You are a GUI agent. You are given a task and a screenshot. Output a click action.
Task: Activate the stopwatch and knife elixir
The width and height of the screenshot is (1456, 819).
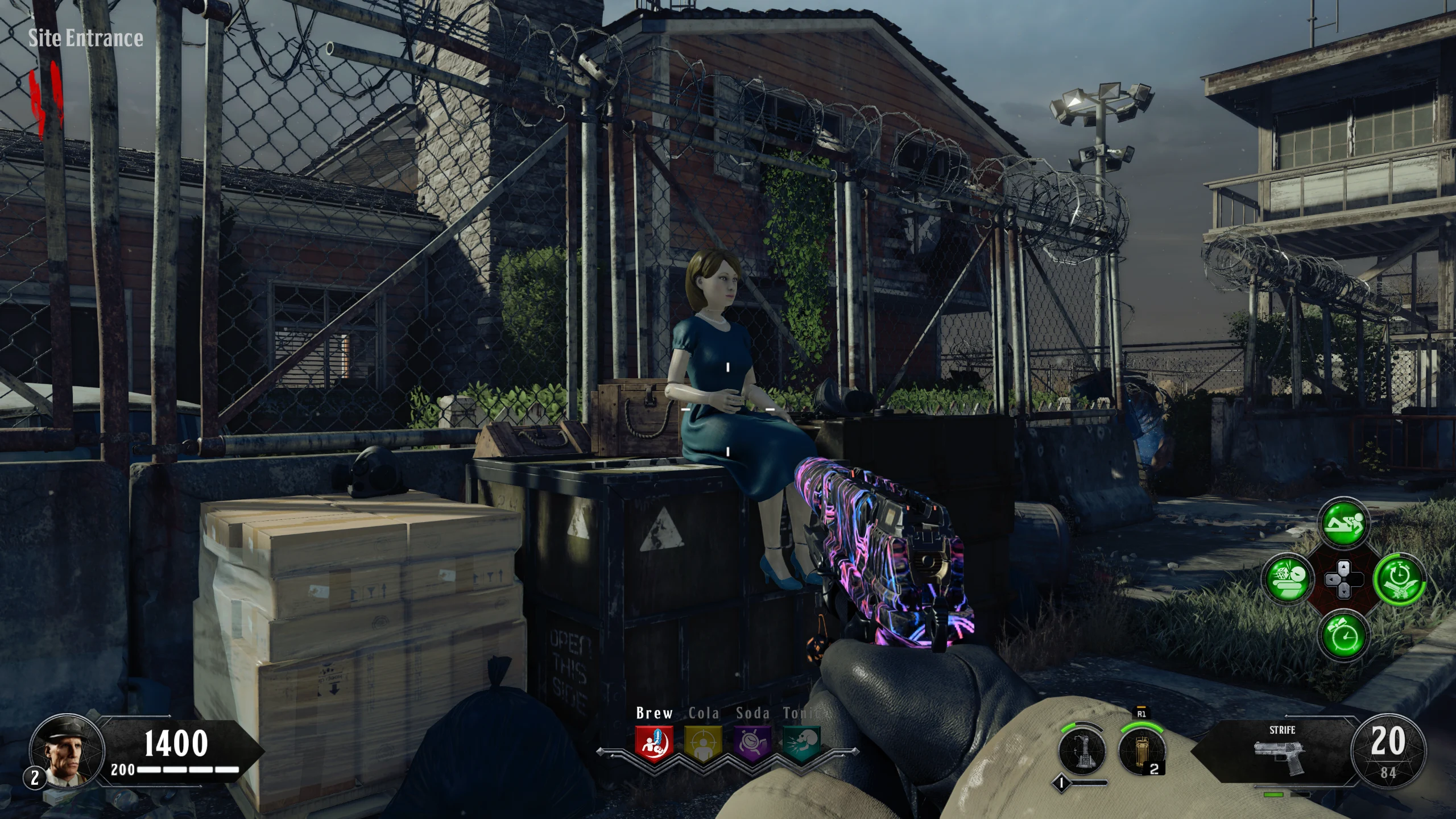(x=1399, y=580)
